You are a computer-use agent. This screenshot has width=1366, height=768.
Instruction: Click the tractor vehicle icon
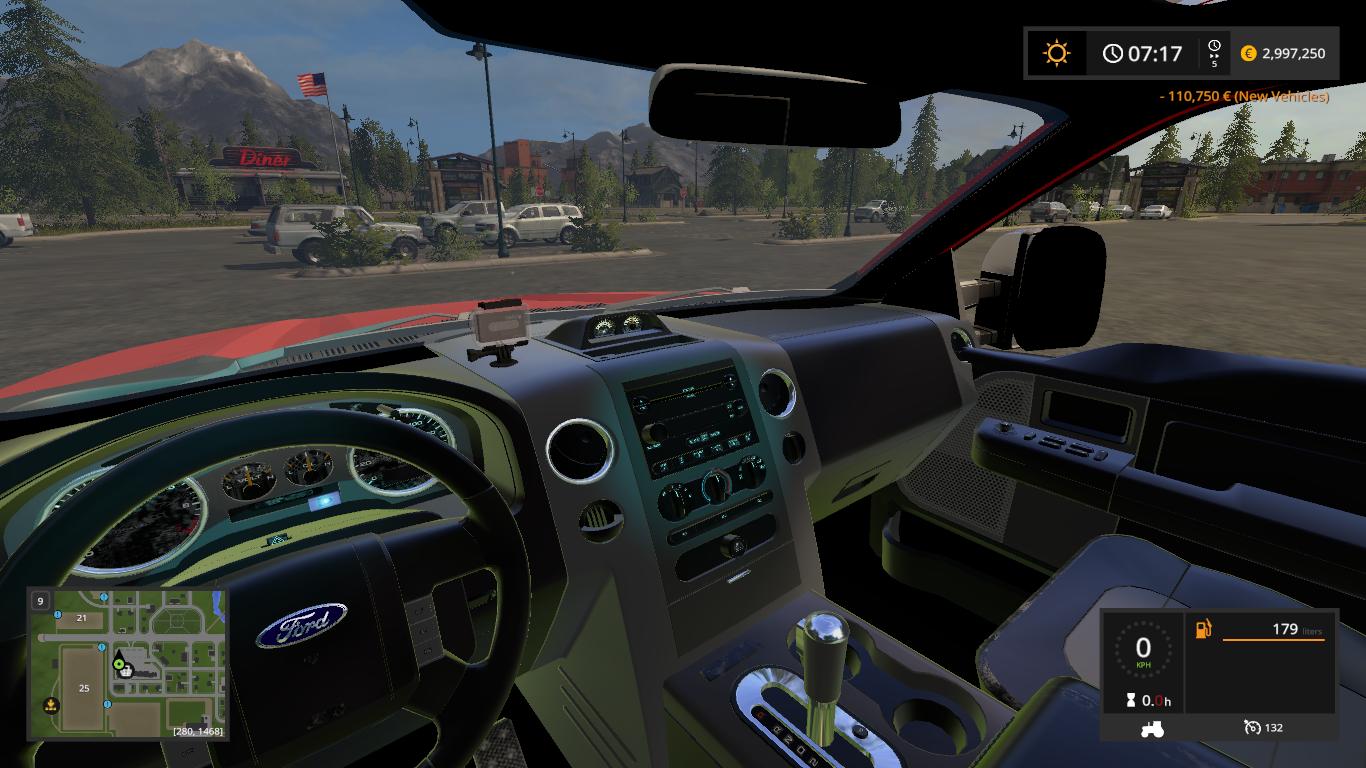tap(1151, 729)
